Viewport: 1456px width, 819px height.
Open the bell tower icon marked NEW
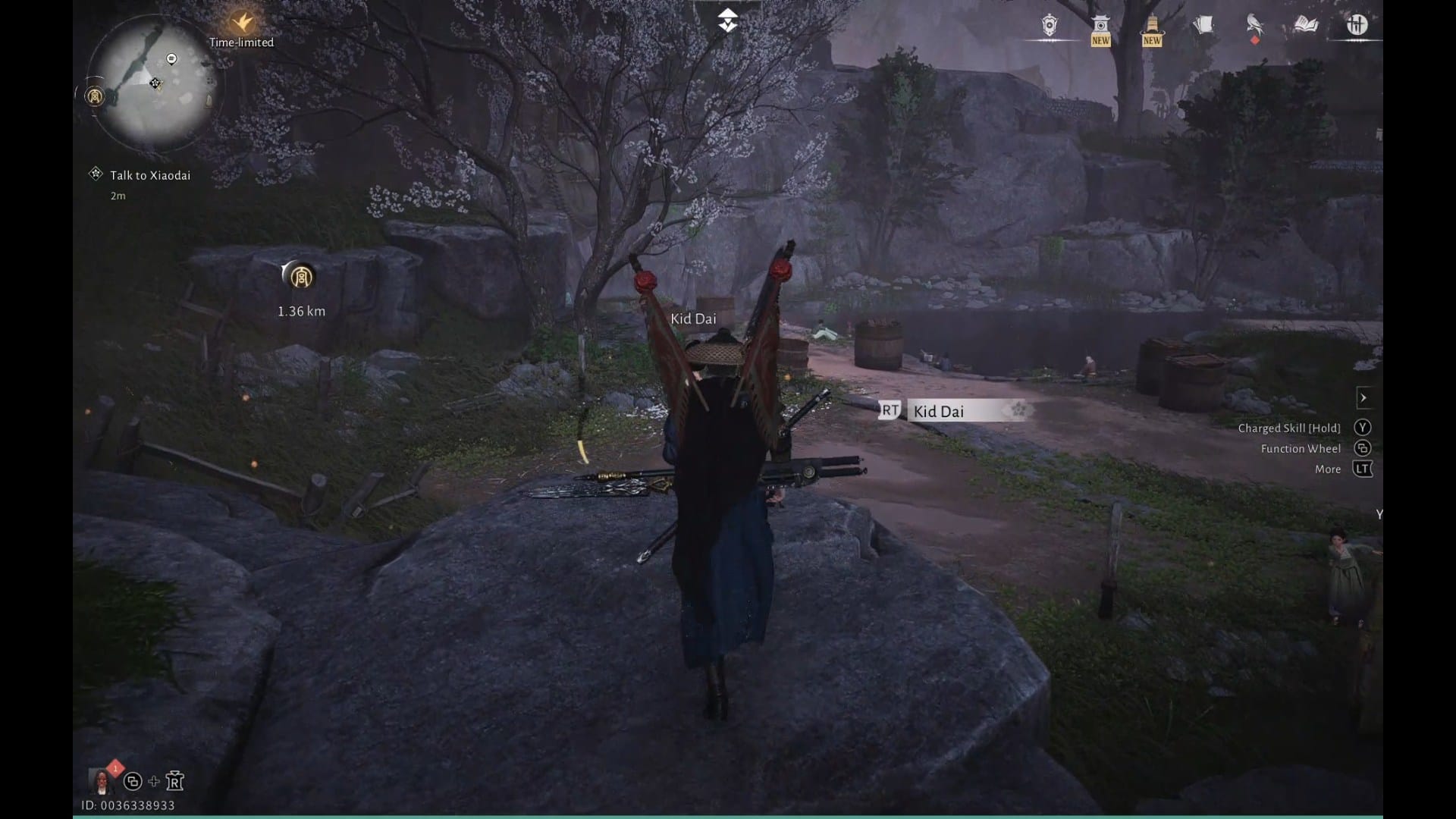1152,29
